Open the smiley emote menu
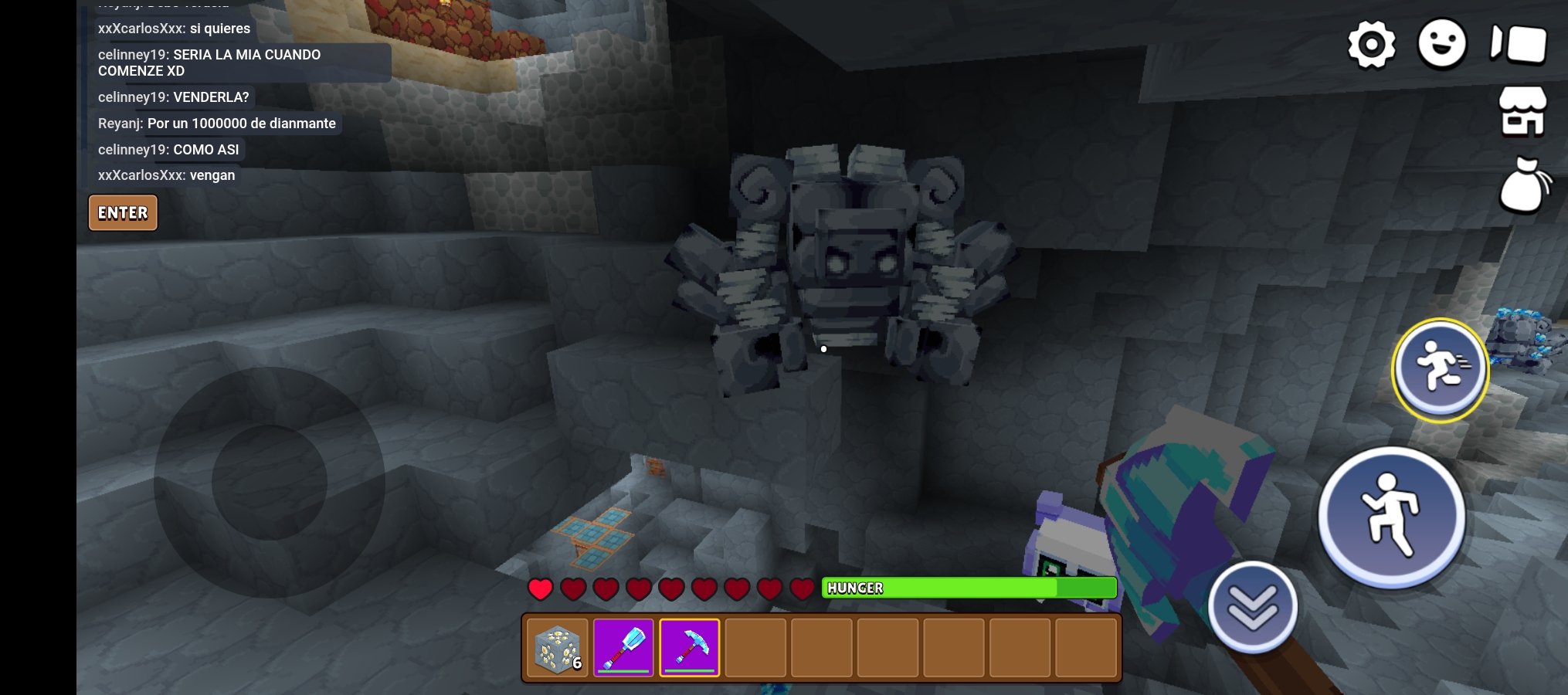Screen dimensions: 1568x695 click(x=1441, y=43)
